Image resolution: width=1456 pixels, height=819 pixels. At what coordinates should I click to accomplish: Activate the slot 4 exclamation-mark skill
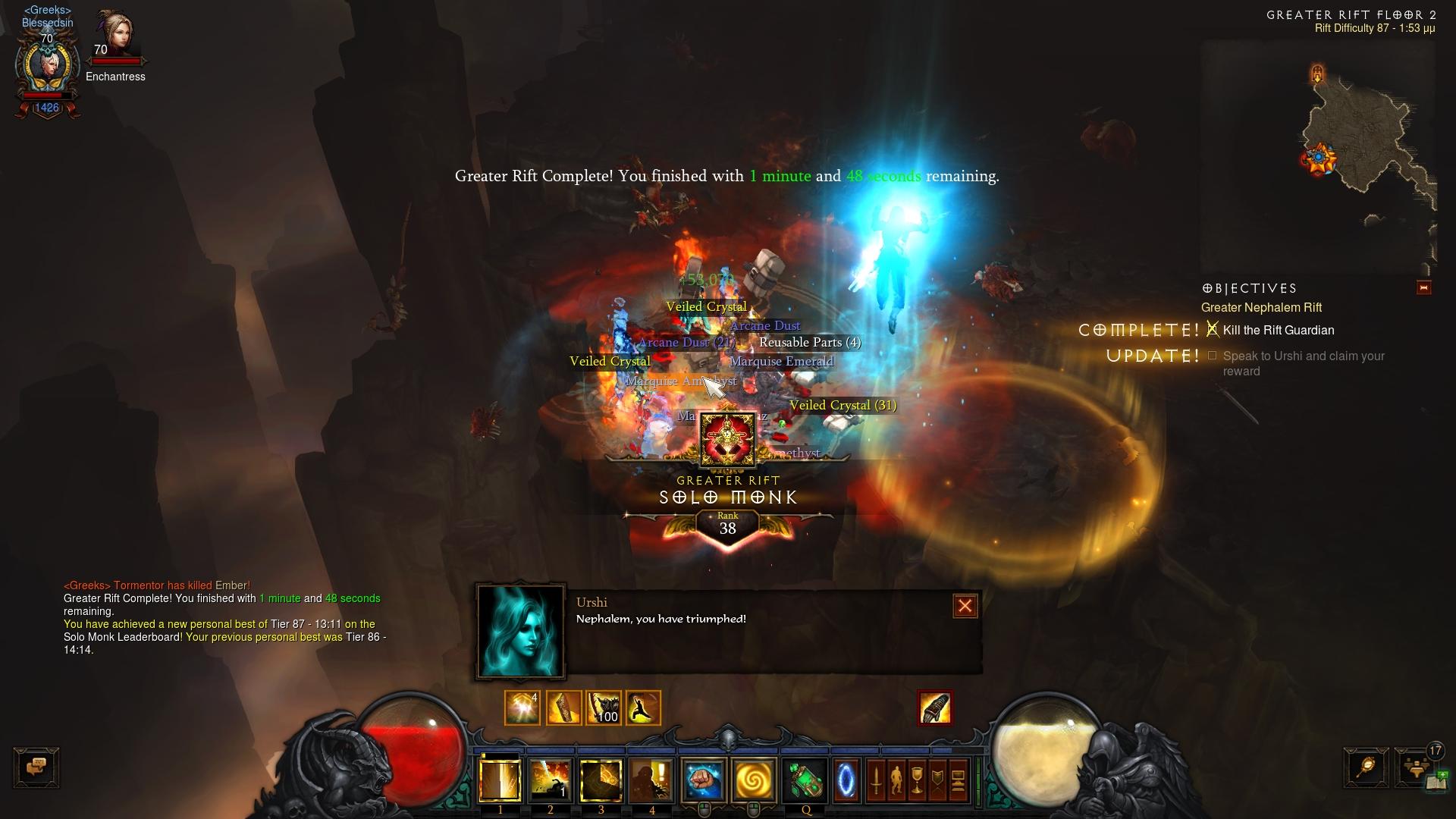[651, 780]
